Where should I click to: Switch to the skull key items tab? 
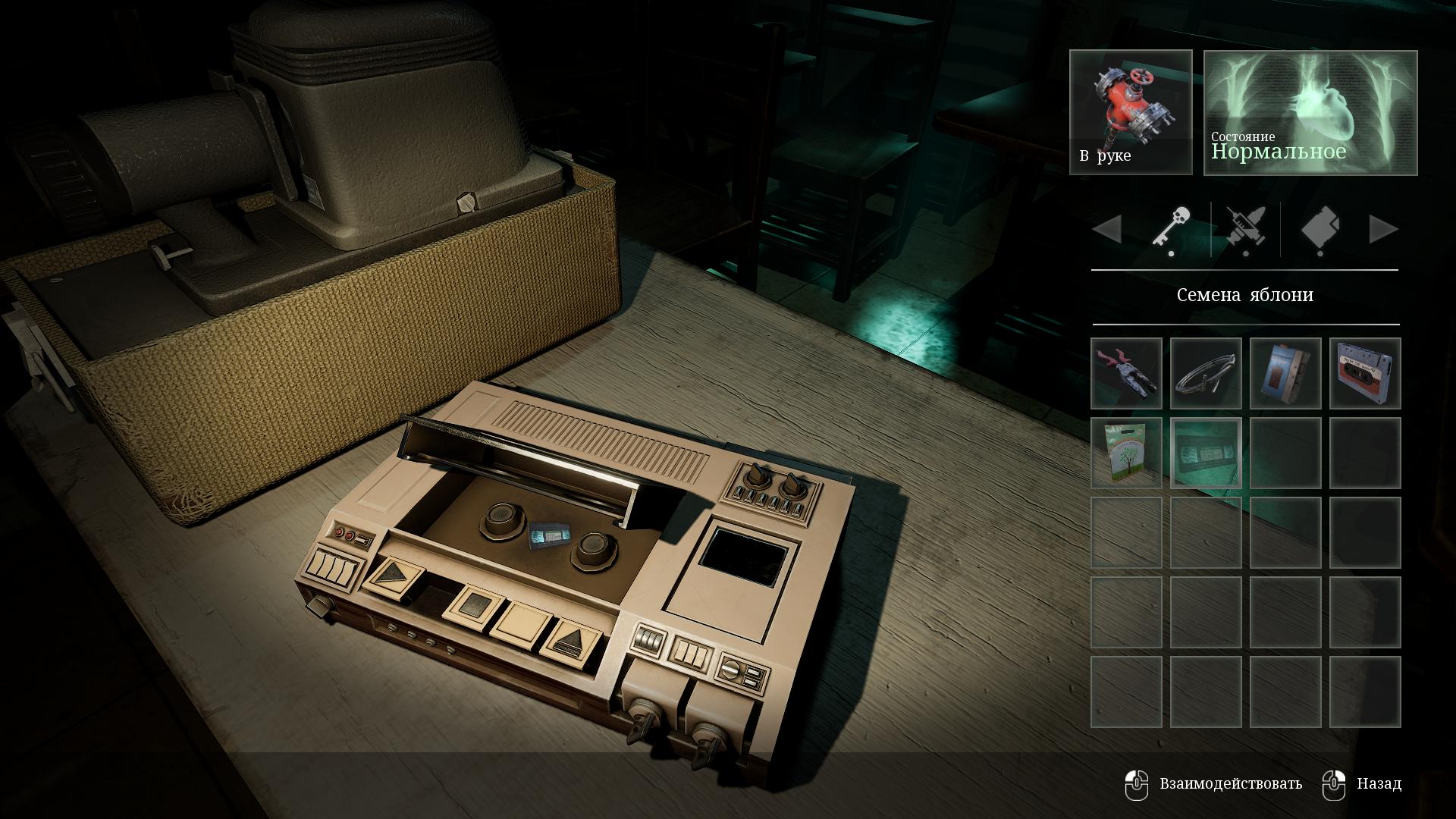(x=1171, y=228)
